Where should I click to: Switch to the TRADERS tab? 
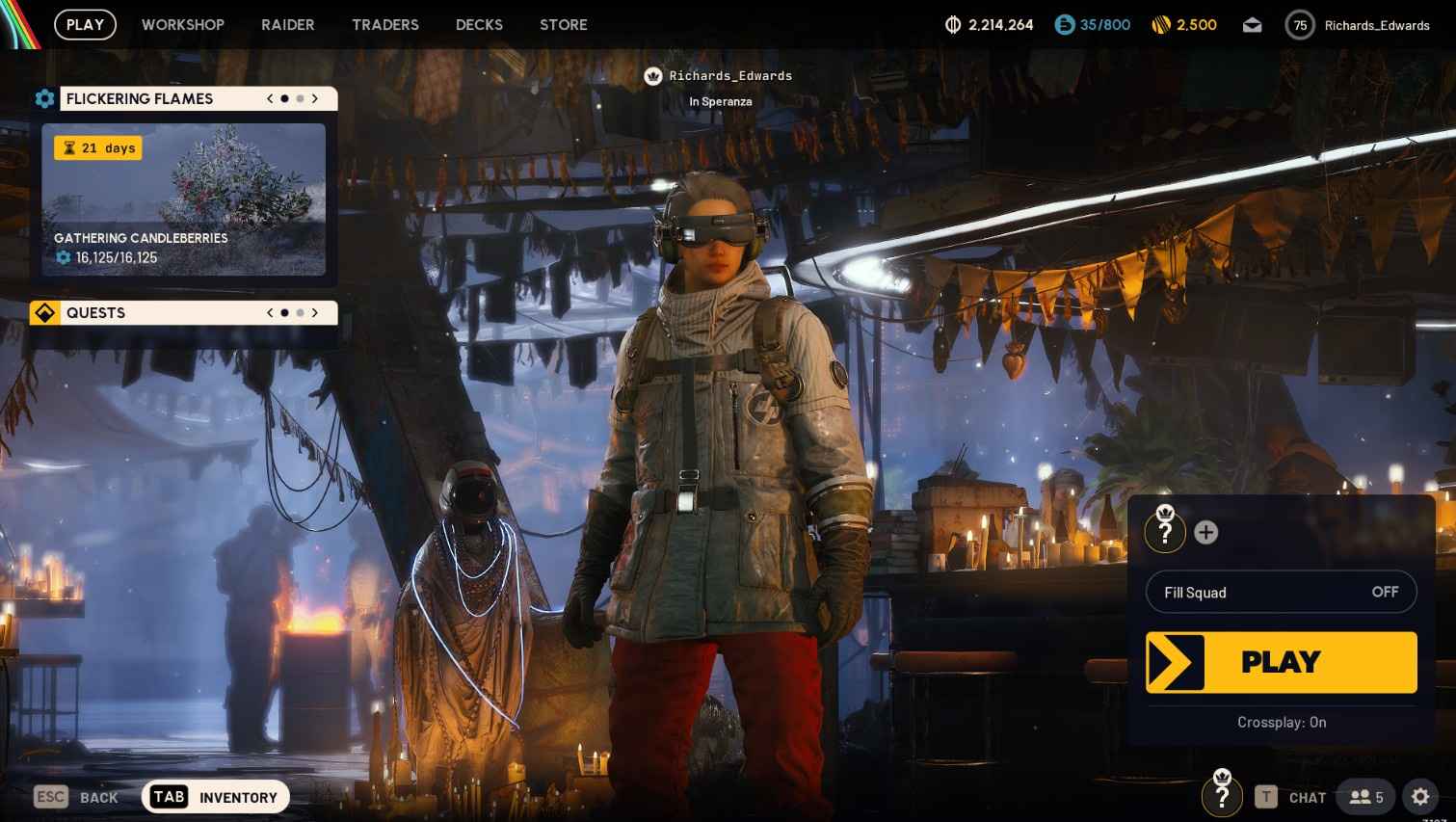[x=385, y=25]
